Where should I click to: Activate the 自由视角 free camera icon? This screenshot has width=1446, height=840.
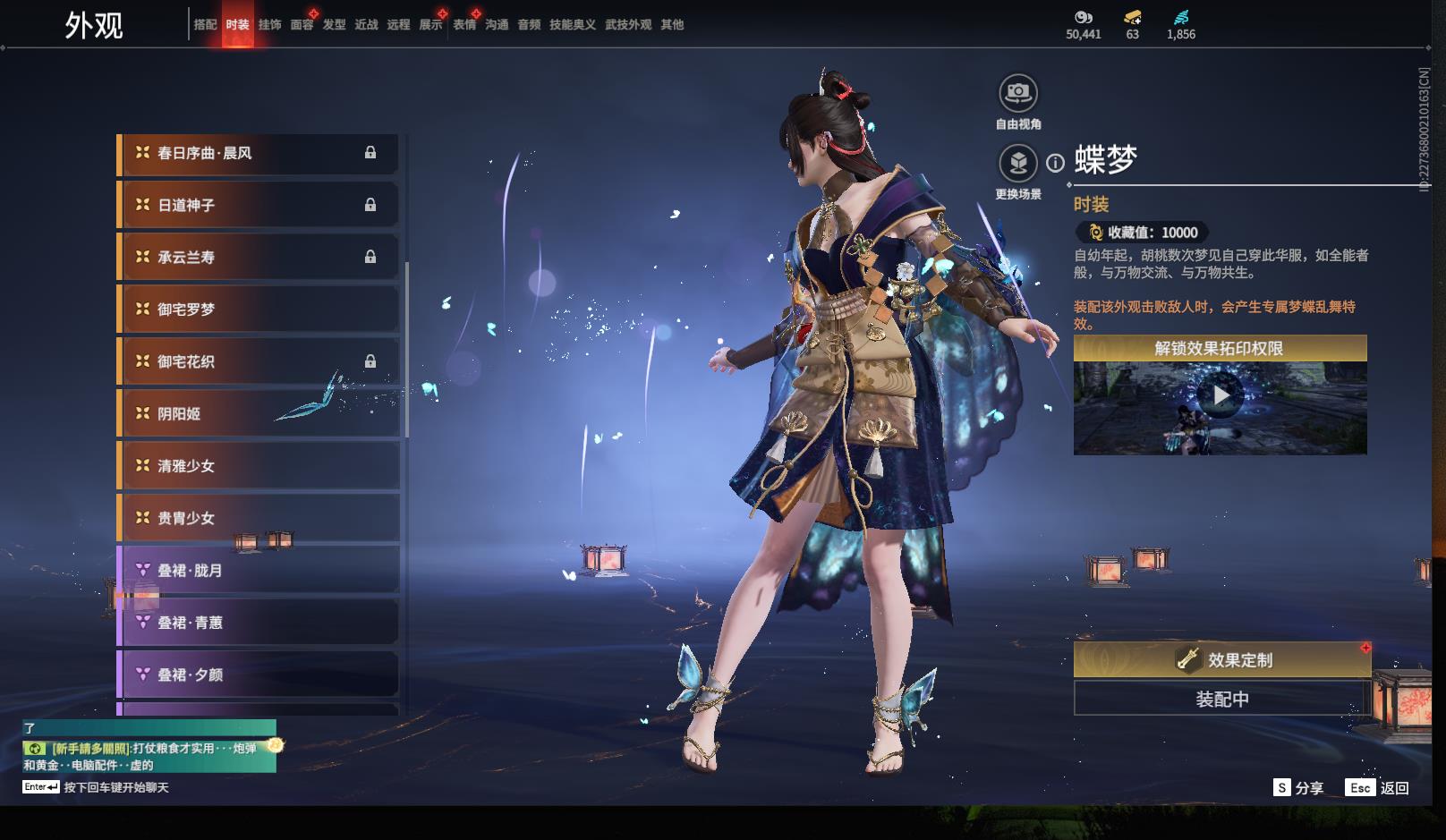point(1018,93)
